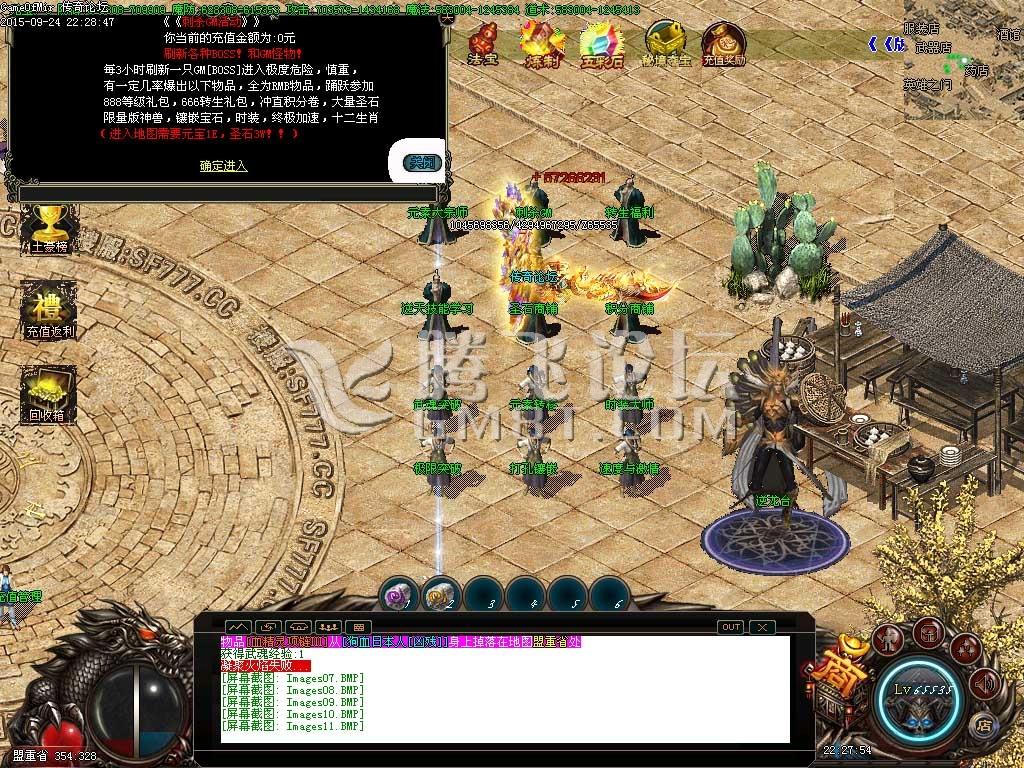Image resolution: width=1024 pixels, height=768 pixels.
Task: Close the GM boss dialog with 关闭
Action: point(422,162)
